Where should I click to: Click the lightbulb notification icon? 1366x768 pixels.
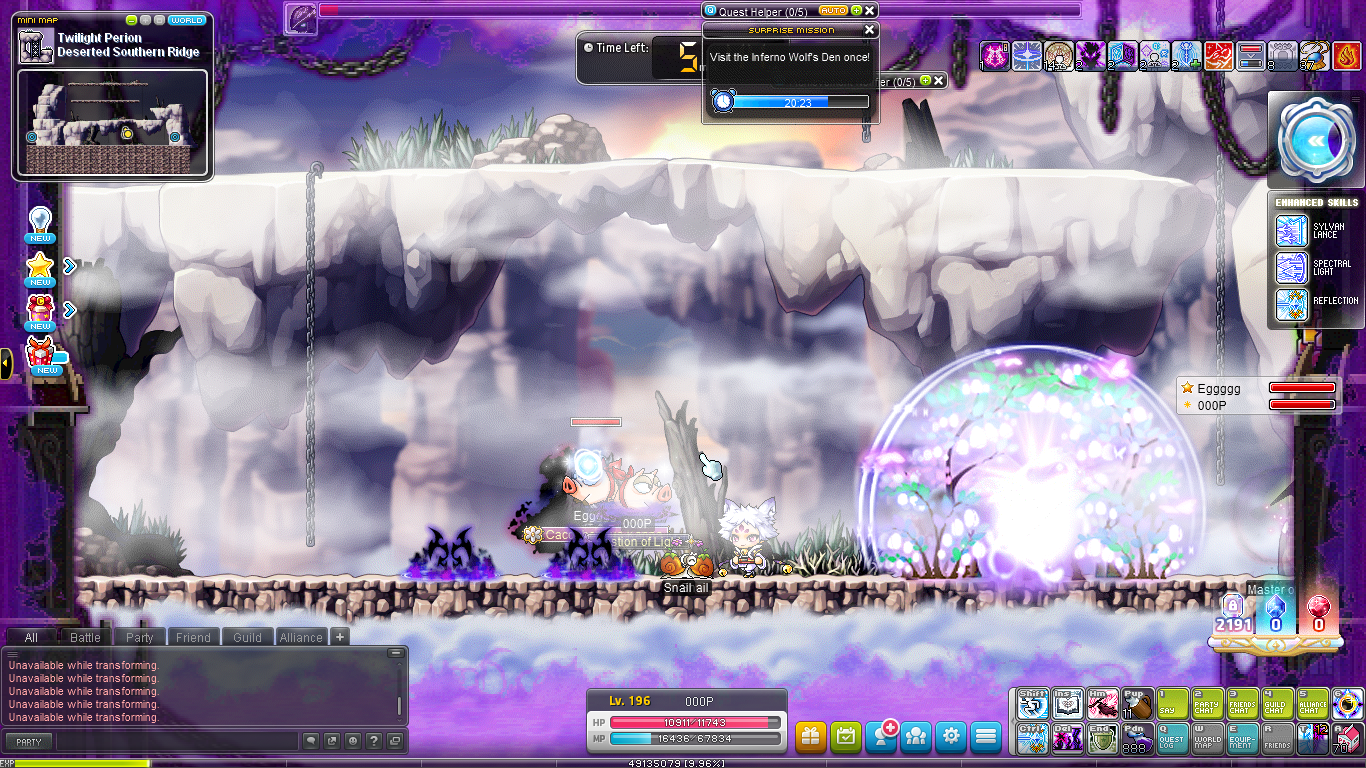coord(40,221)
